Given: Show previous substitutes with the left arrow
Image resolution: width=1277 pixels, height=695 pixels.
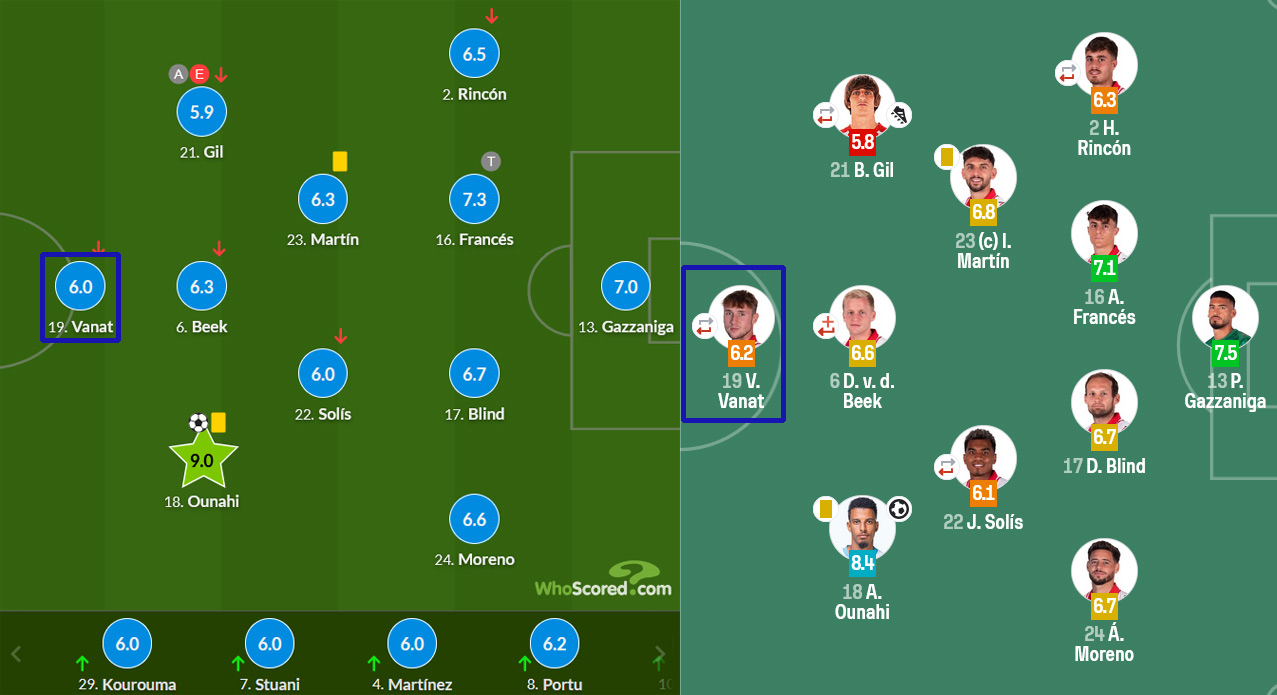Looking at the screenshot, I should [16, 656].
